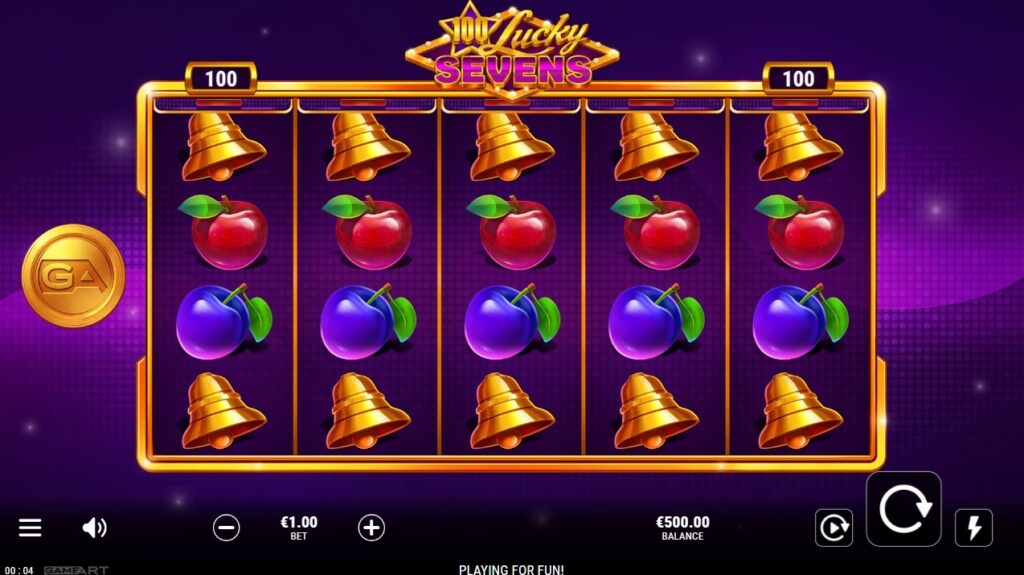Open the autoplay button

pos(833,527)
